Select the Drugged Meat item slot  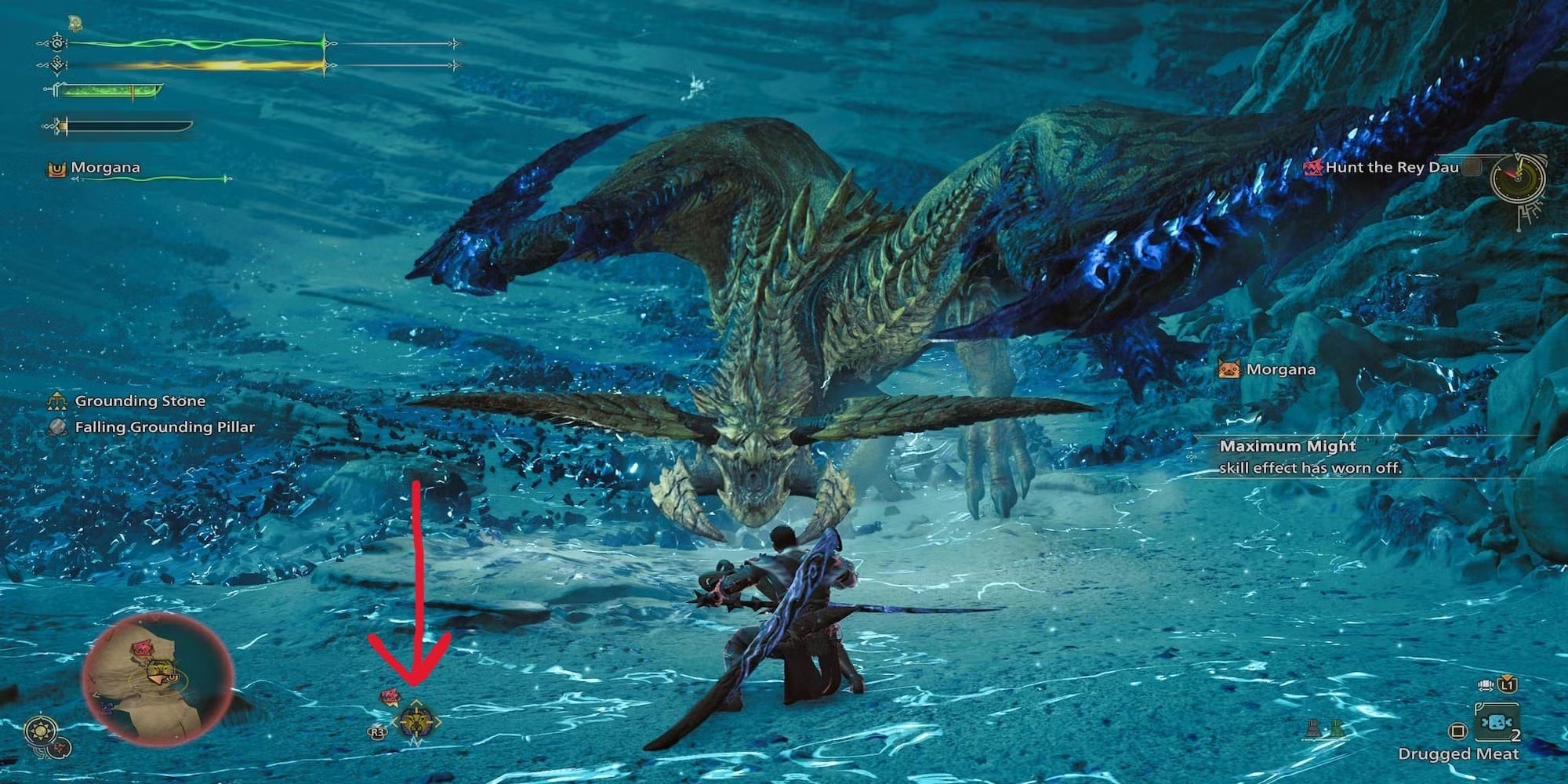click(x=1496, y=723)
